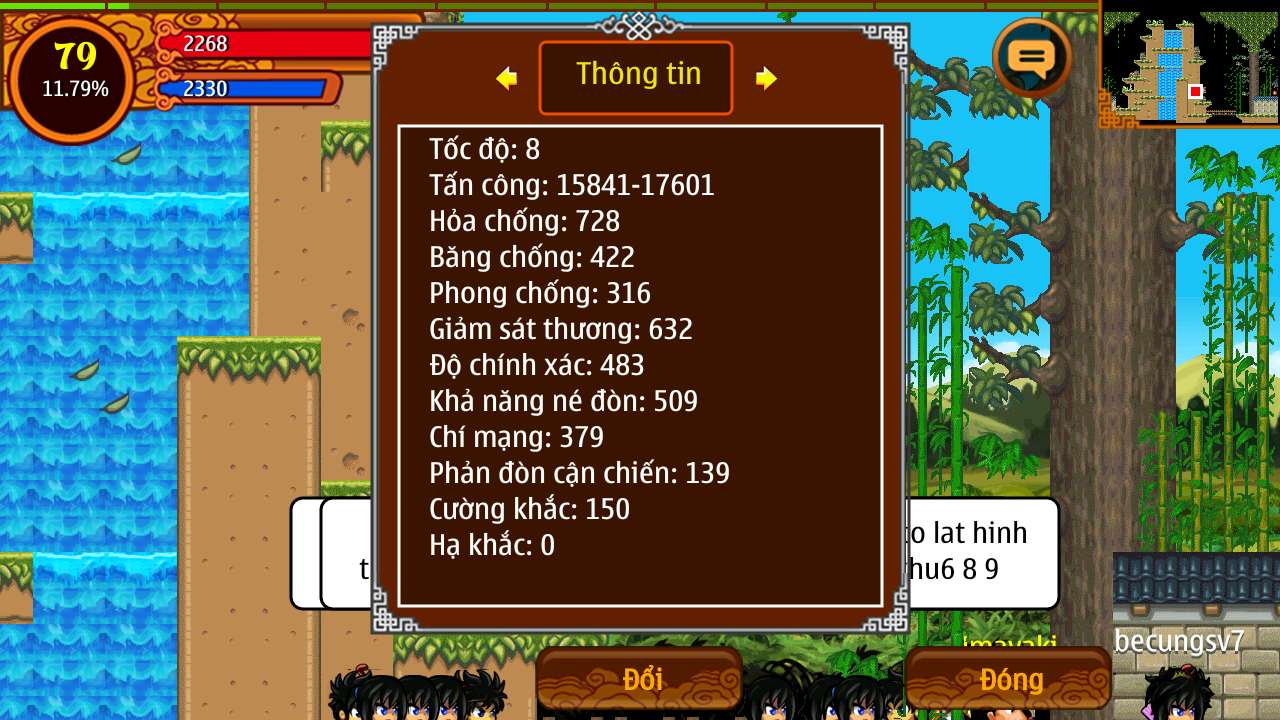Go to the previous info page arrow
This screenshot has height=720, width=1280.
click(507, 78)
